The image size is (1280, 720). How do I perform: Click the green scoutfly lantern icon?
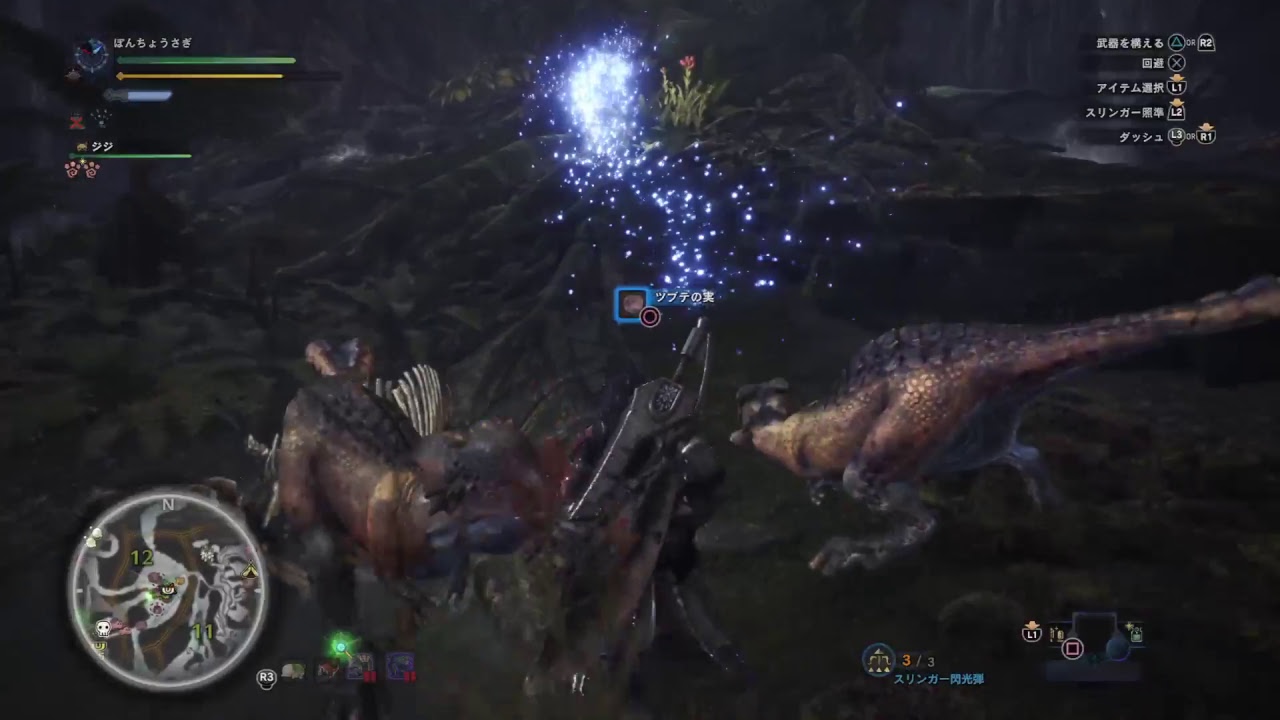(x=341, y=647)
